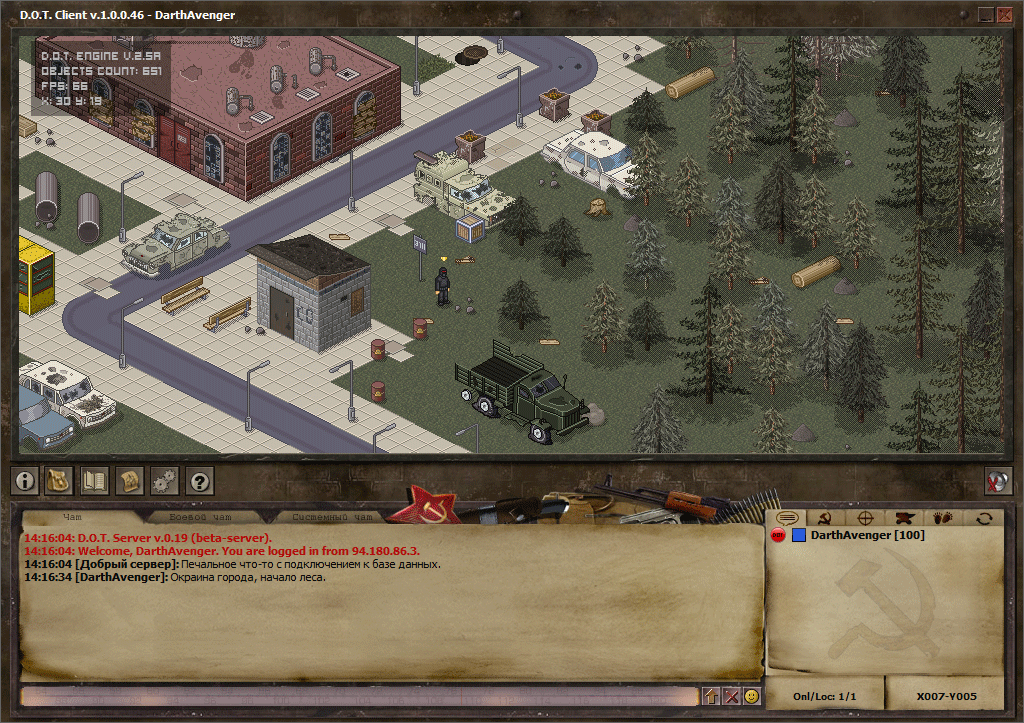Image resolution: width=1024 pixels, height=723 pixels.
Task: Open the backpack inventory
Action: click(x=60, y=481)
